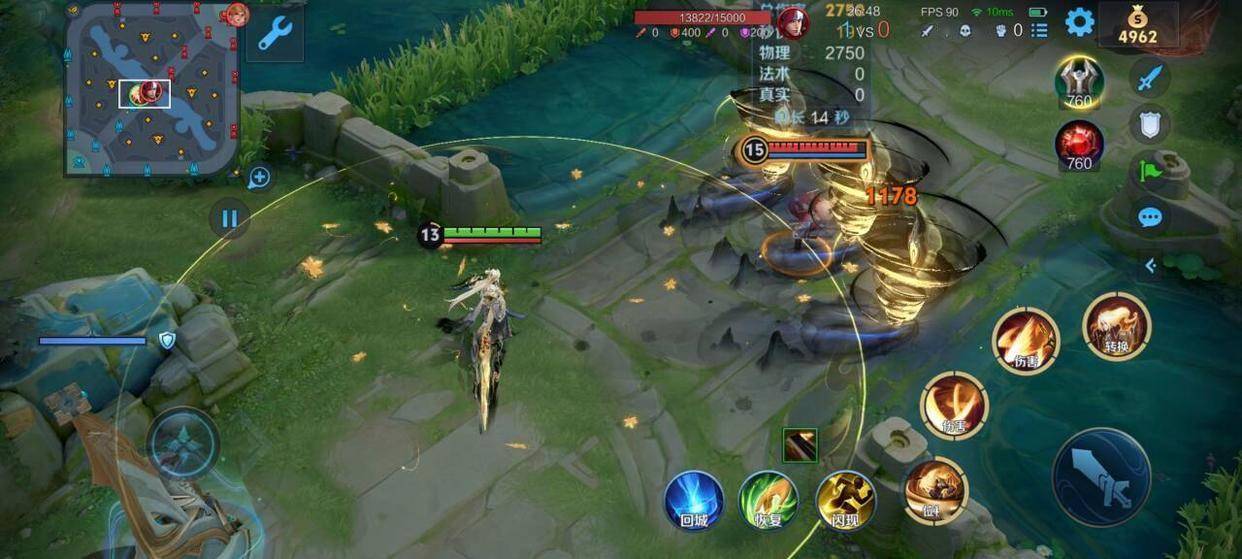Open the blue gear settings menu
Screen dimensions: 1242x559
coord(1079,22)
